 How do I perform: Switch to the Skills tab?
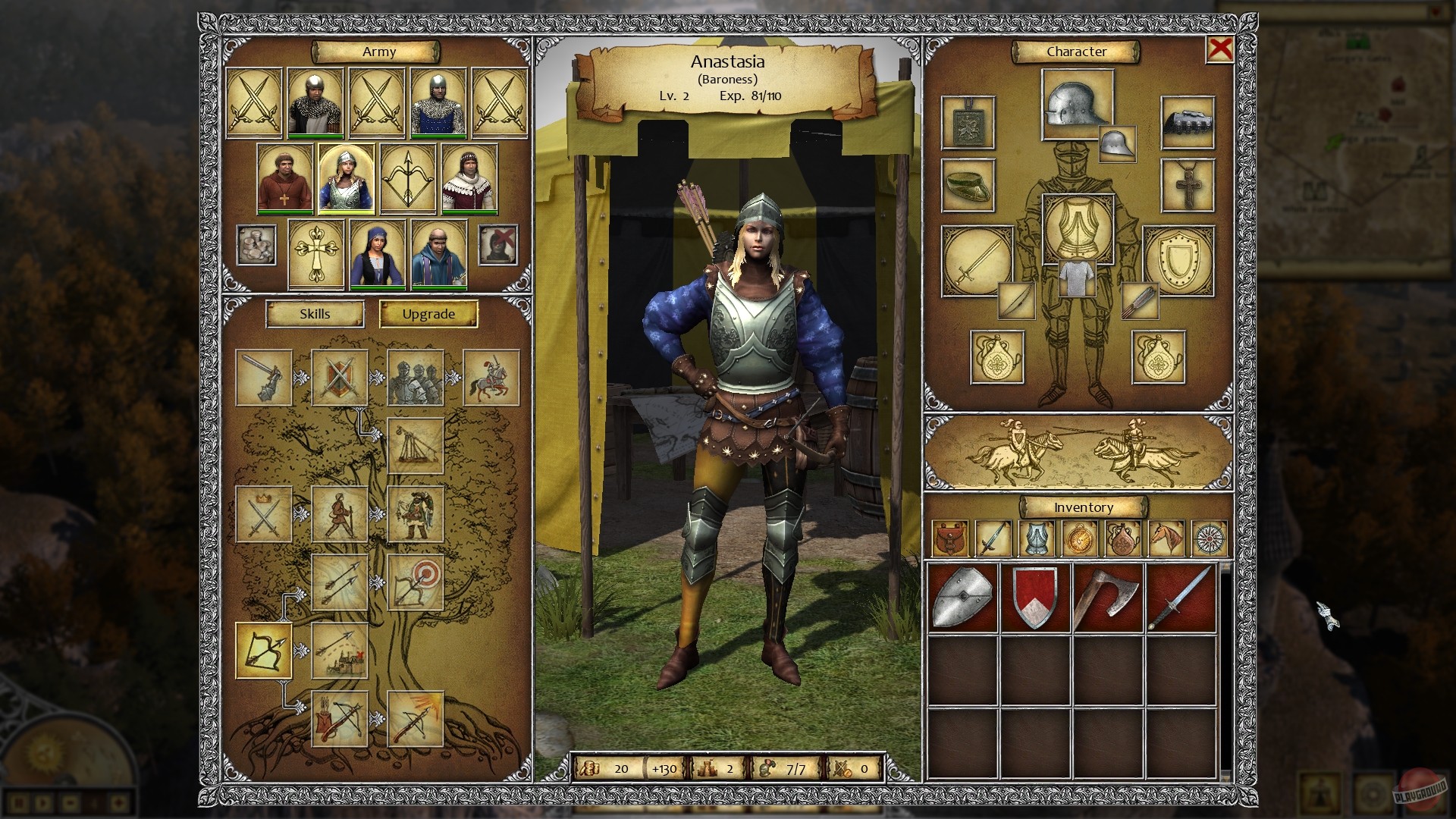(314, 313)
